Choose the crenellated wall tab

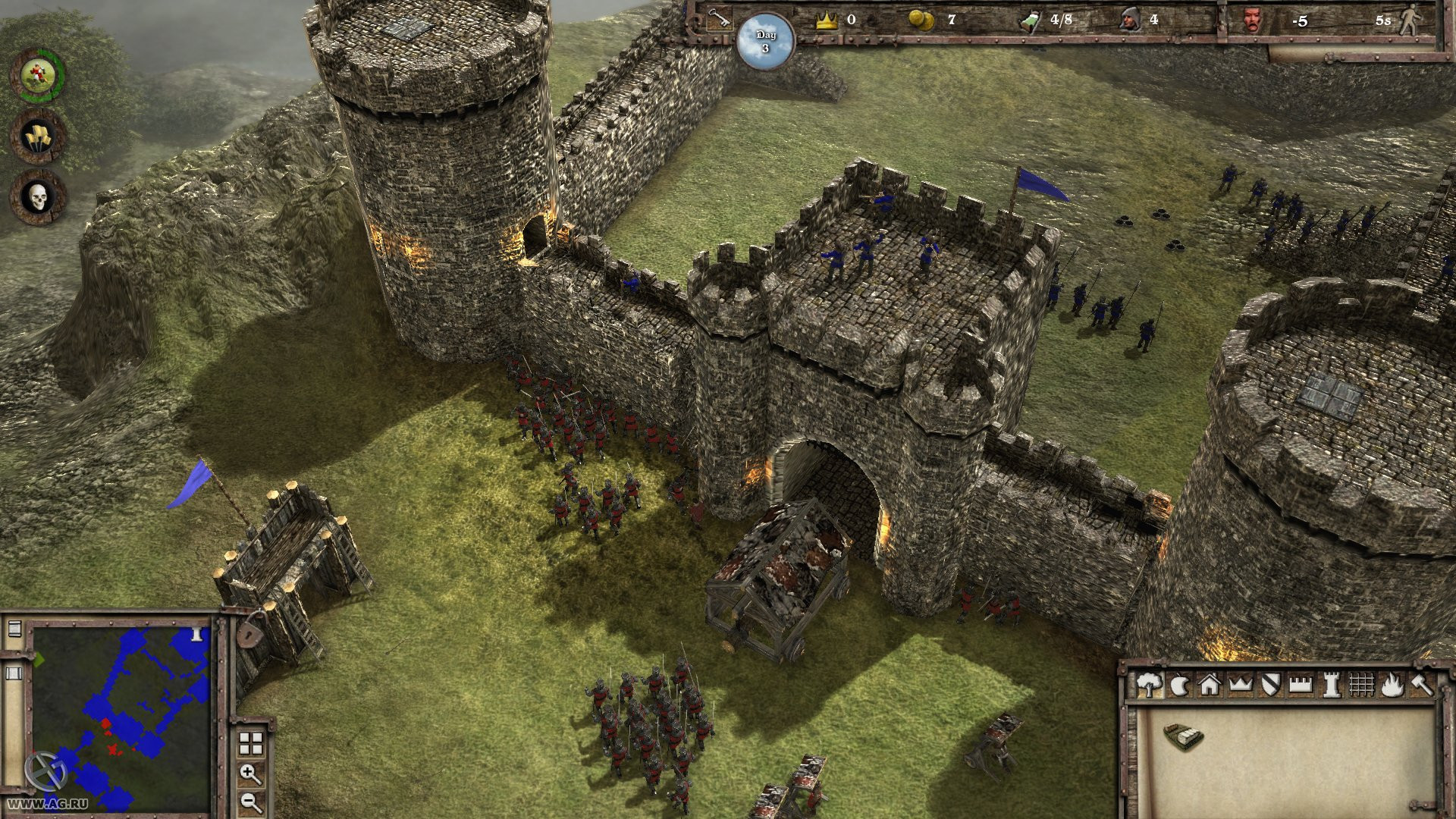(1301, 685)
